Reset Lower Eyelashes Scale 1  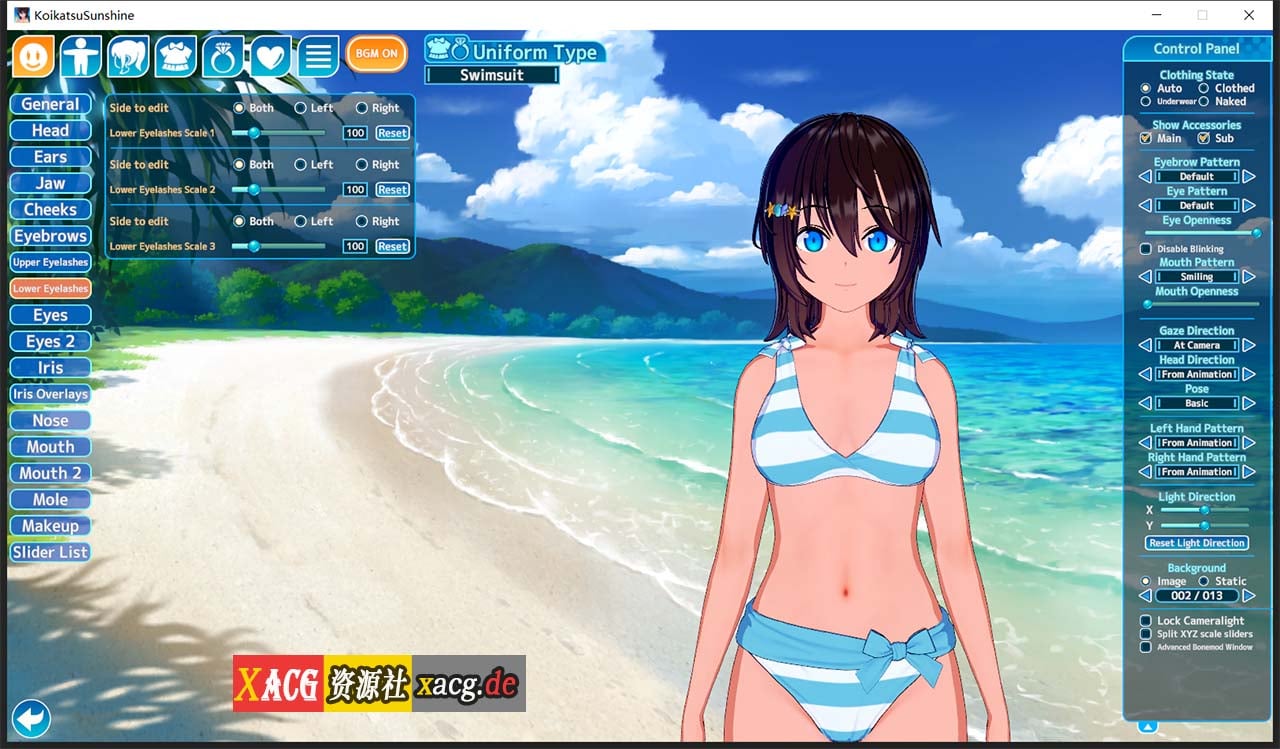(391, 132)
